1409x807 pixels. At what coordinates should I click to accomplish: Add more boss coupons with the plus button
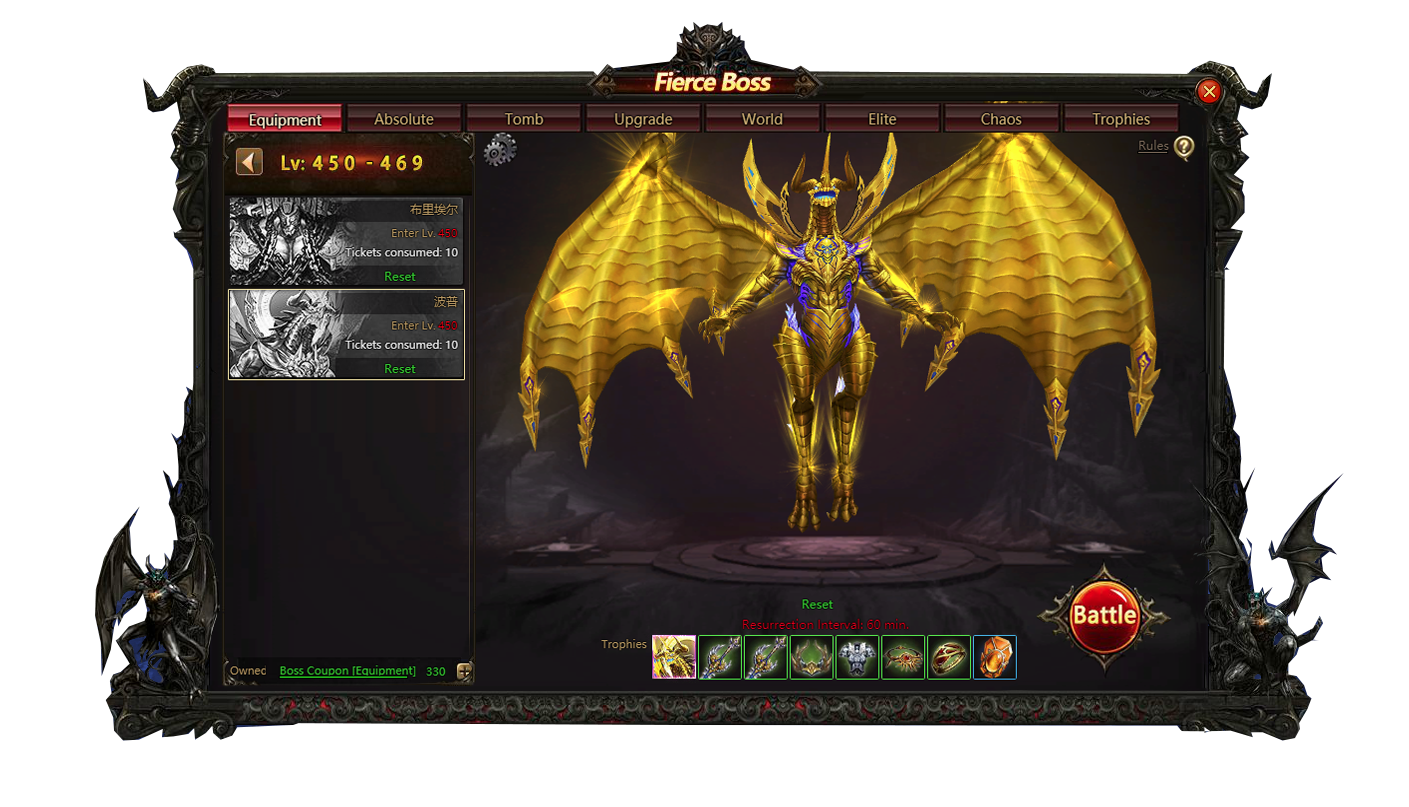click(464, 672)
